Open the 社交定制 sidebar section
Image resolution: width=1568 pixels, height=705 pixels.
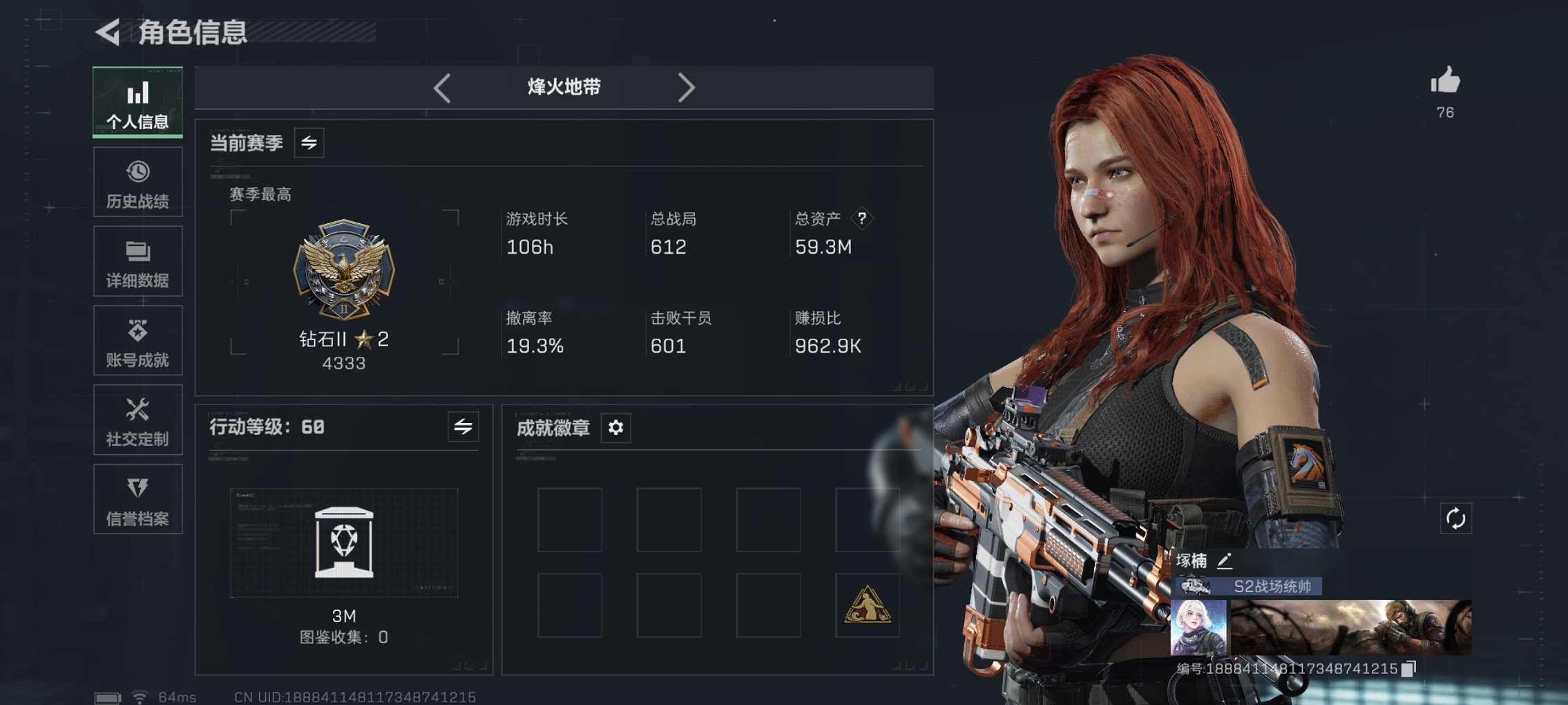pyautogui.click(x=137, y=420)
